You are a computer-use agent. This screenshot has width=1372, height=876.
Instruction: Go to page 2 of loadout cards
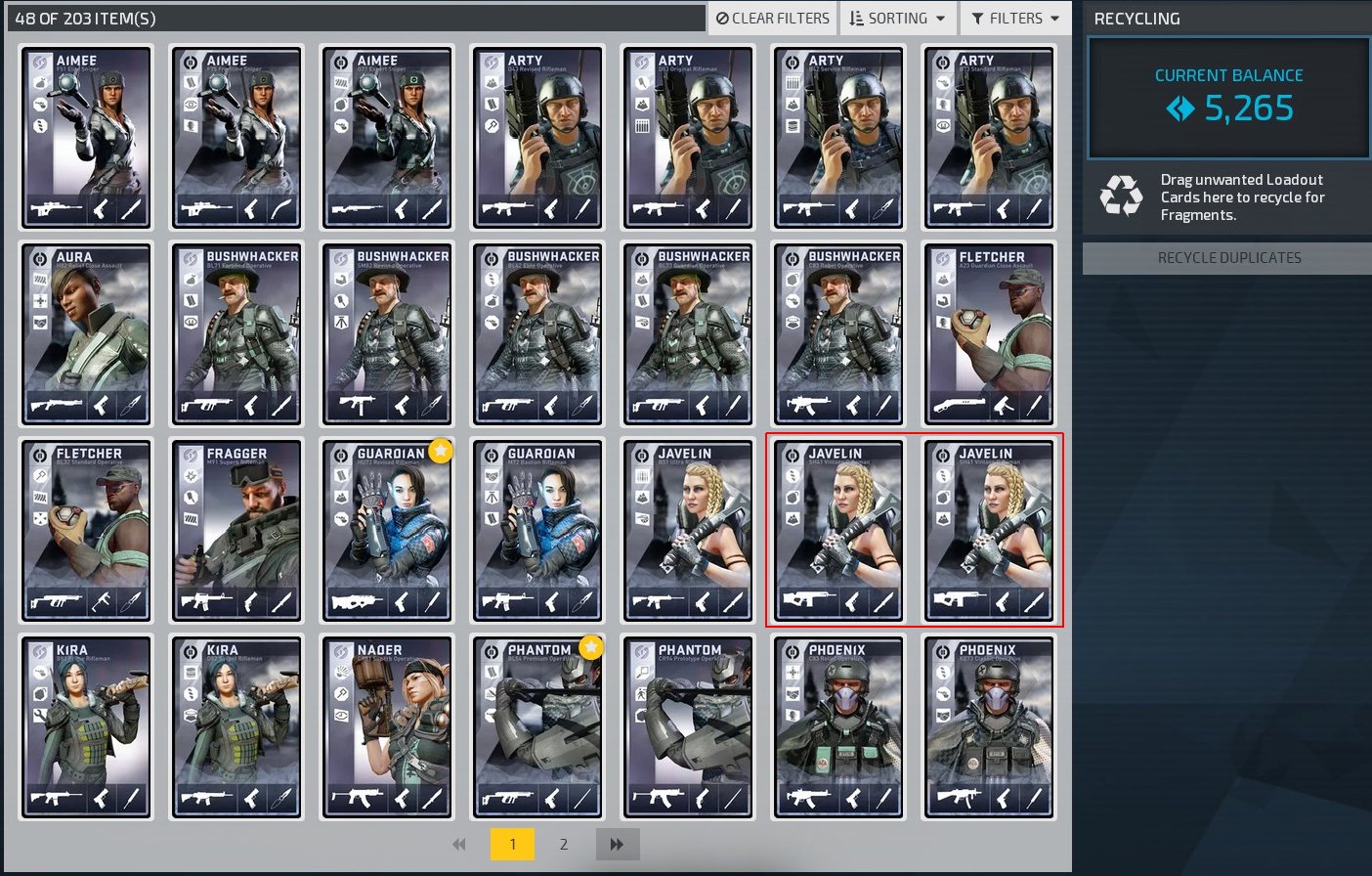coord(564,844)
